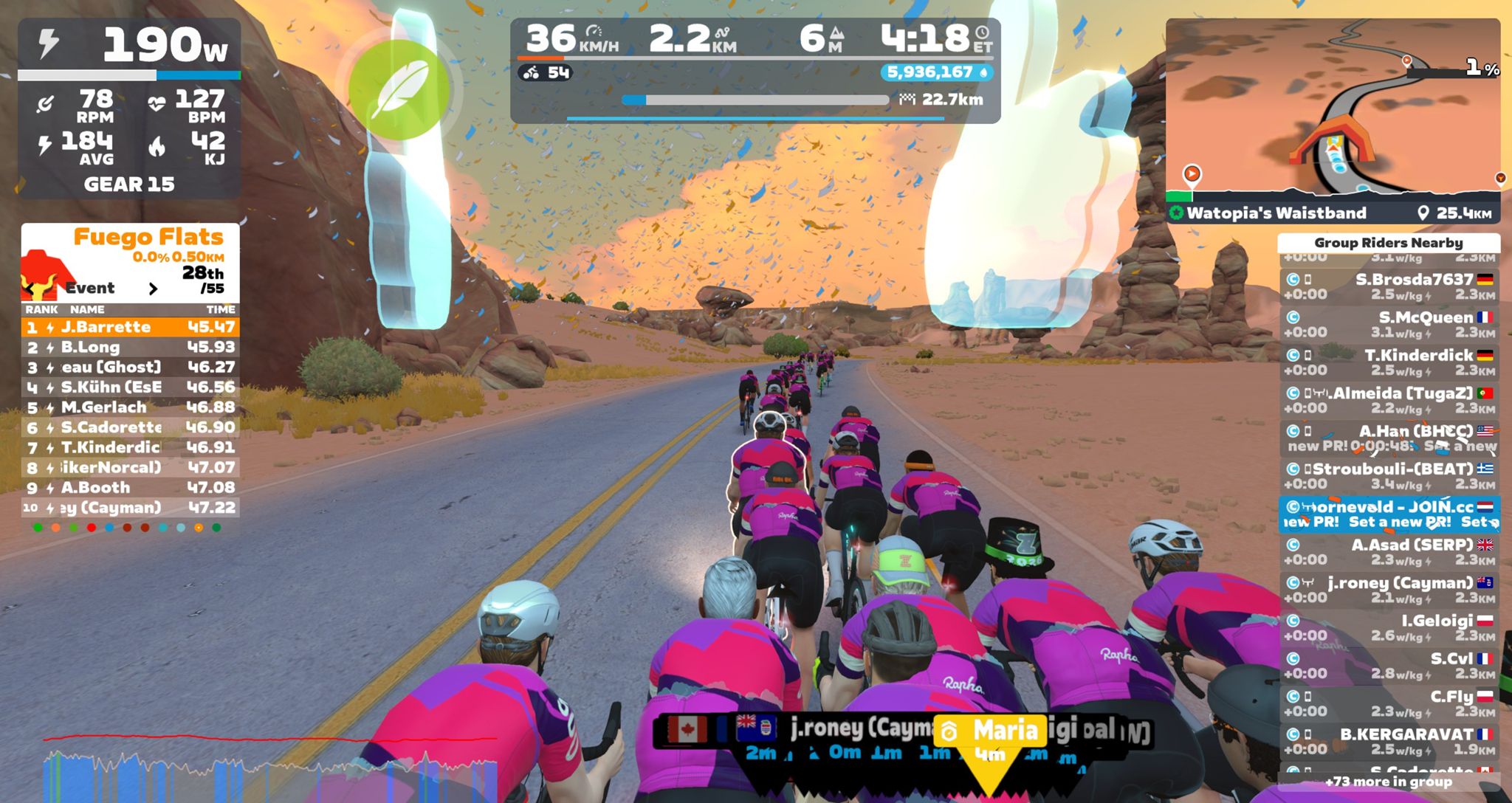Click the Group Riders Nearby header

coord(1388,243)
